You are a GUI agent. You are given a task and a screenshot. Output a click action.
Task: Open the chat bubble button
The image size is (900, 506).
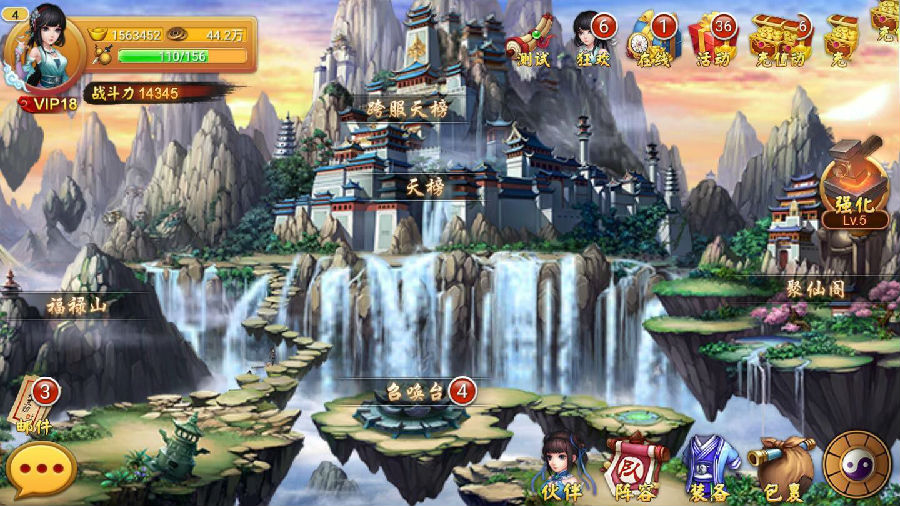coord(40,469)
